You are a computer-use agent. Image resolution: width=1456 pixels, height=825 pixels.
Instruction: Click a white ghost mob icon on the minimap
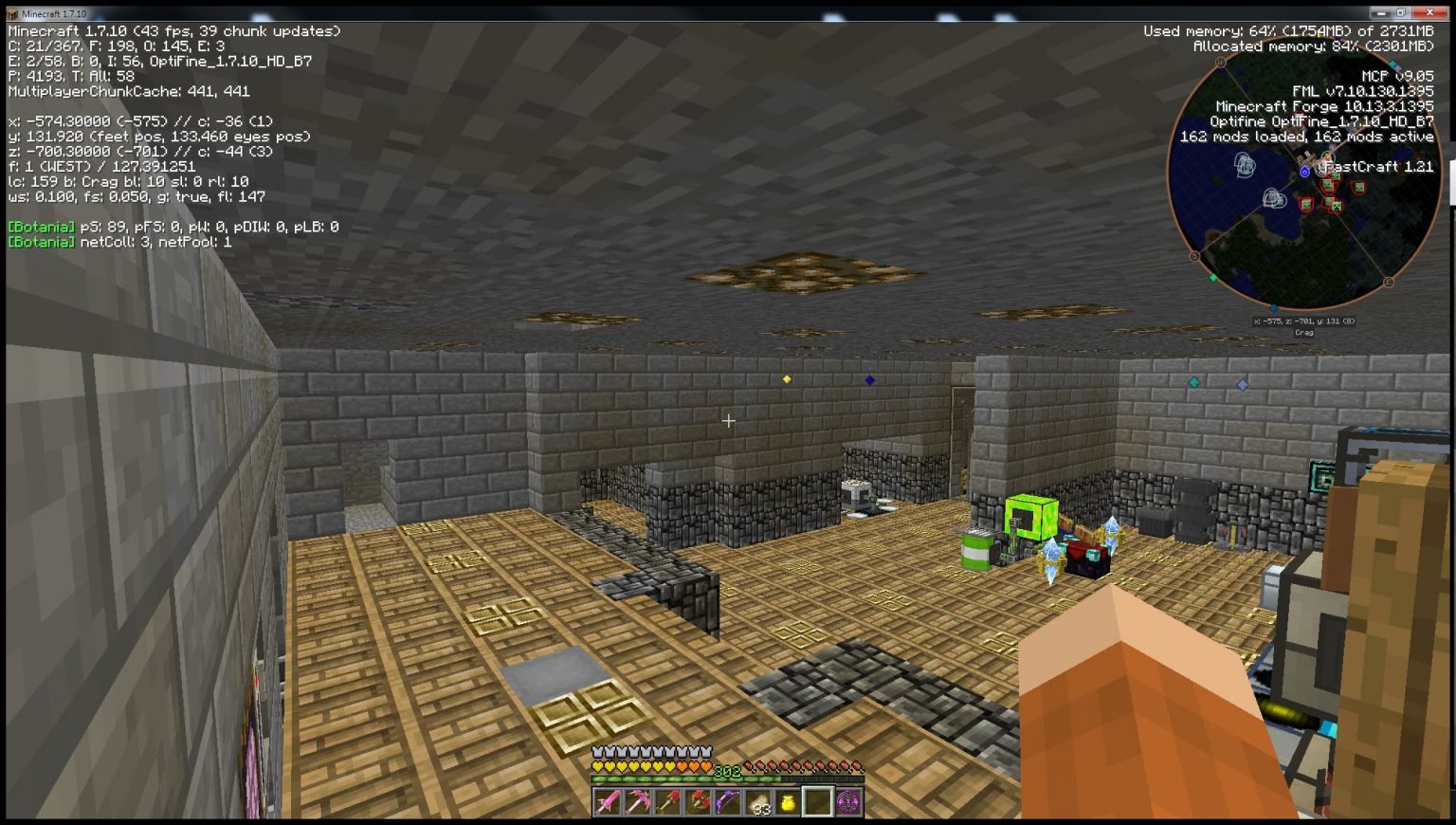tap(1244, 166)
